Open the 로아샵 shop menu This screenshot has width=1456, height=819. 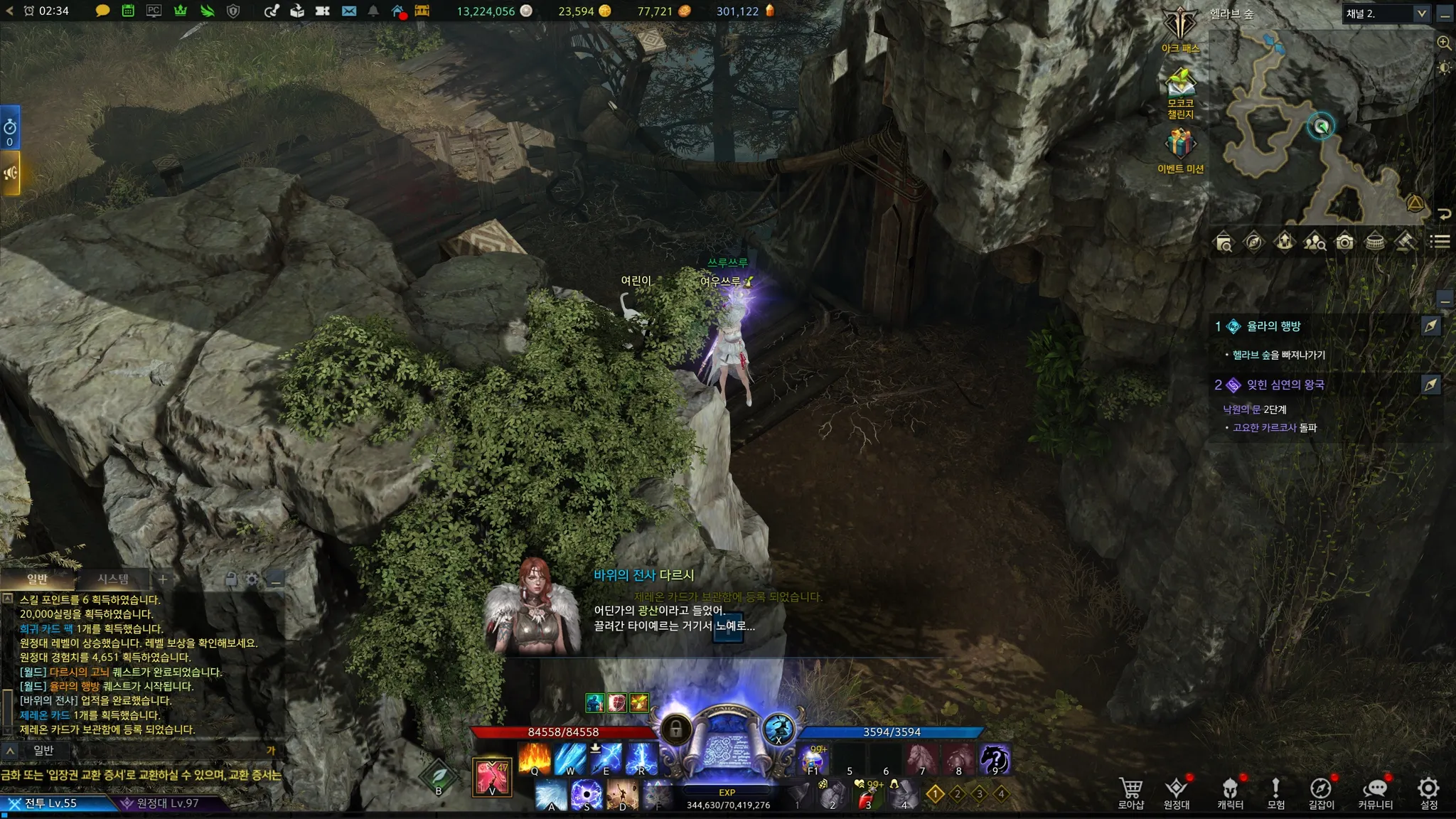[x=1130, y=791]
